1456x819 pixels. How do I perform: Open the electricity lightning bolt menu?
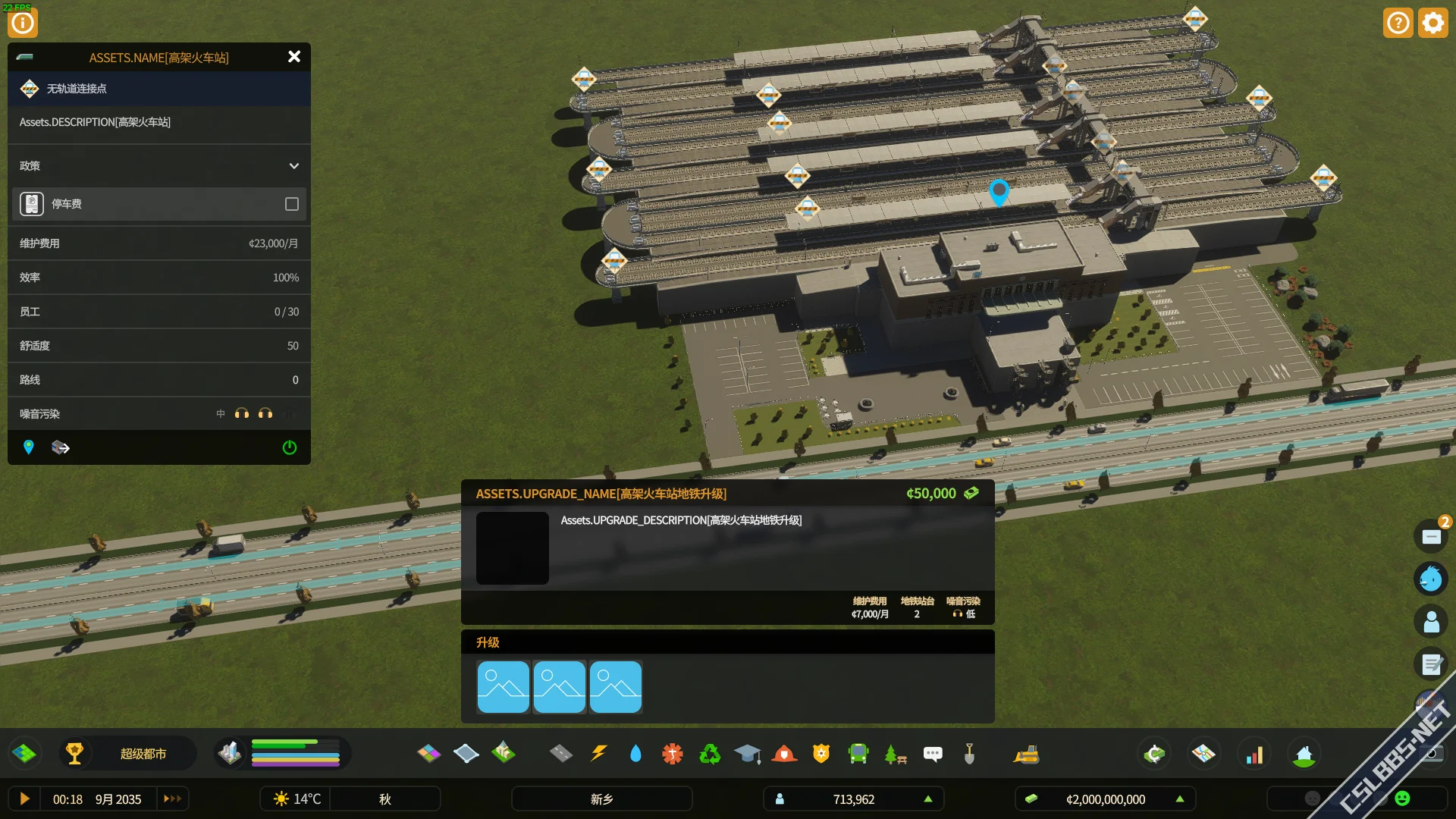pyautogui.click(x=598, y=754)
